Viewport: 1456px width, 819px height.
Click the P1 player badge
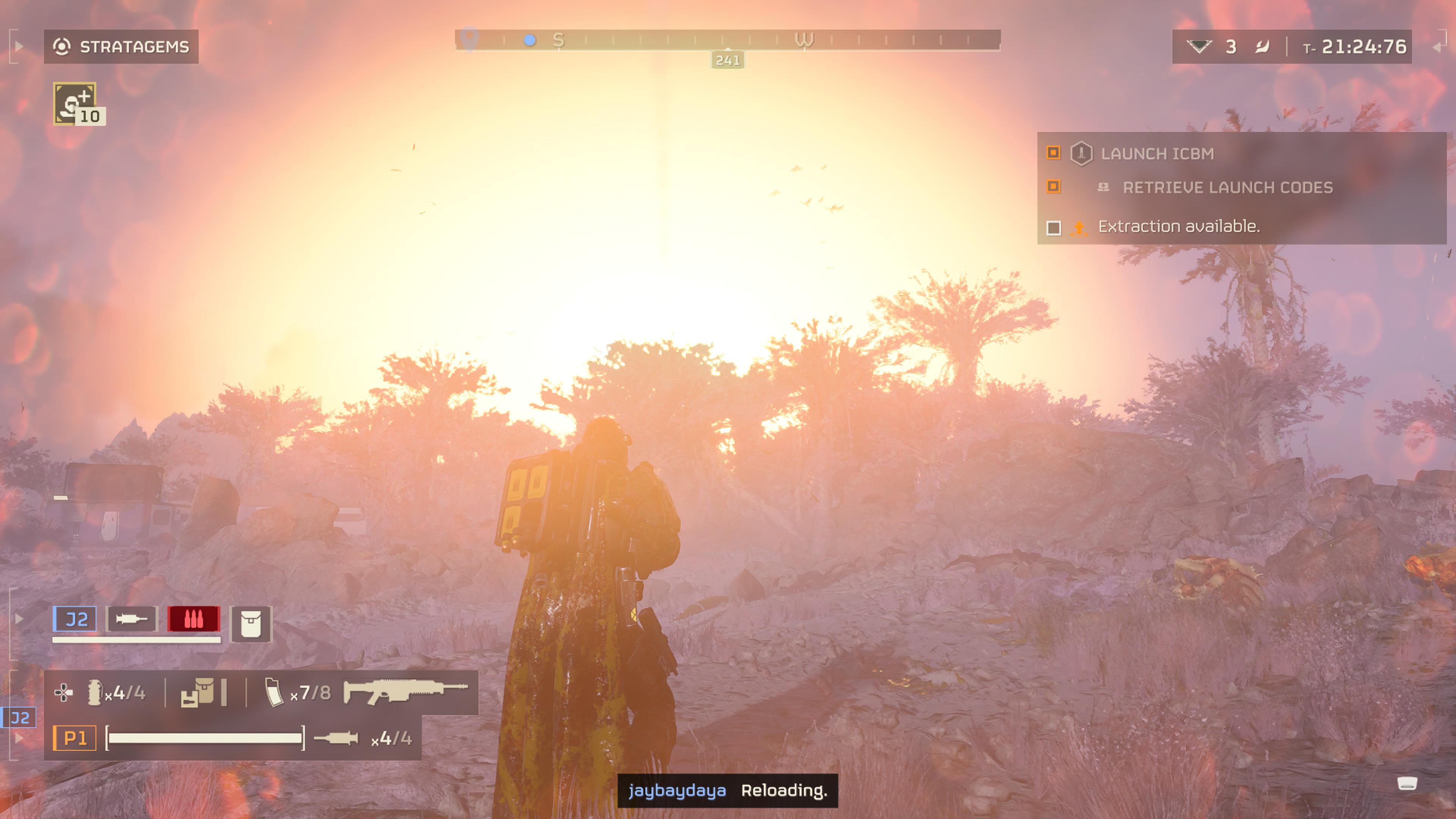click(75, 738)
